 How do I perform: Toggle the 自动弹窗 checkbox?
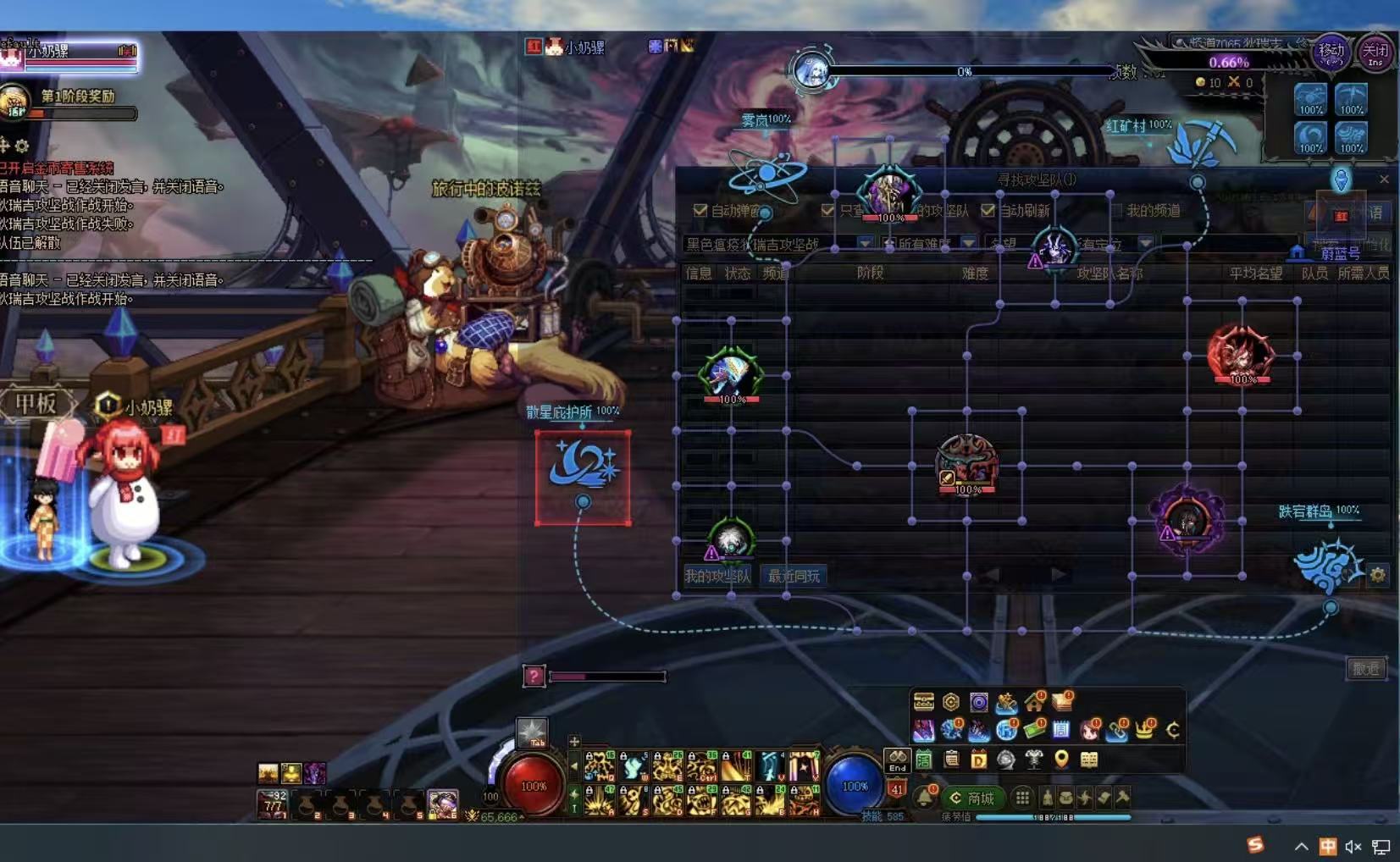pyautogui.click(x=700, y=210)
